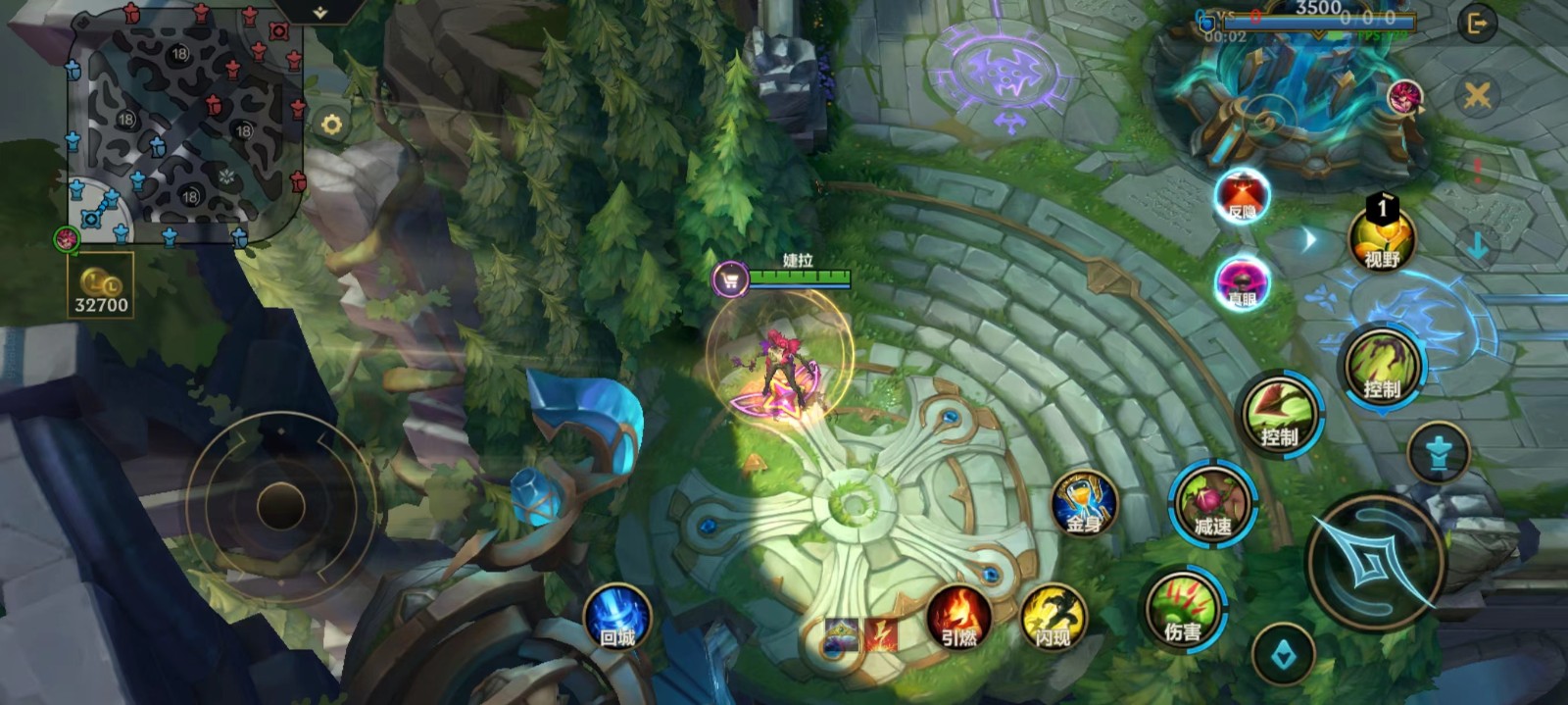Cast the red-flower 控制 ability

(x=1280, y=414)
